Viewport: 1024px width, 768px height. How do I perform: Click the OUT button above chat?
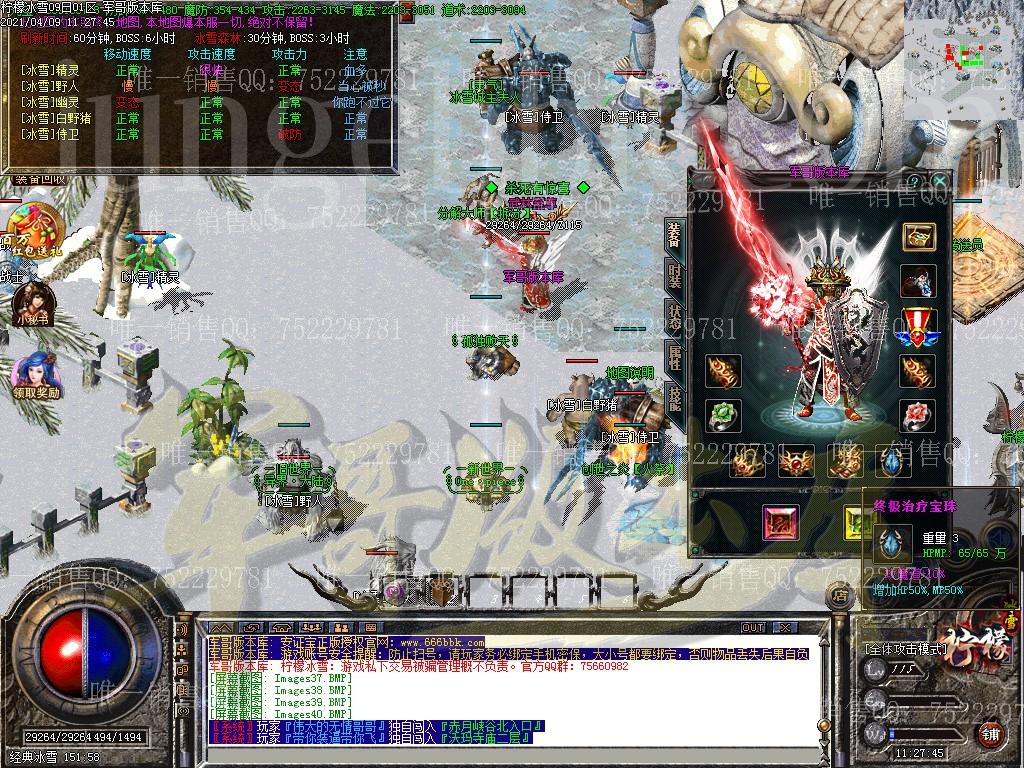(x=752, y=627)
